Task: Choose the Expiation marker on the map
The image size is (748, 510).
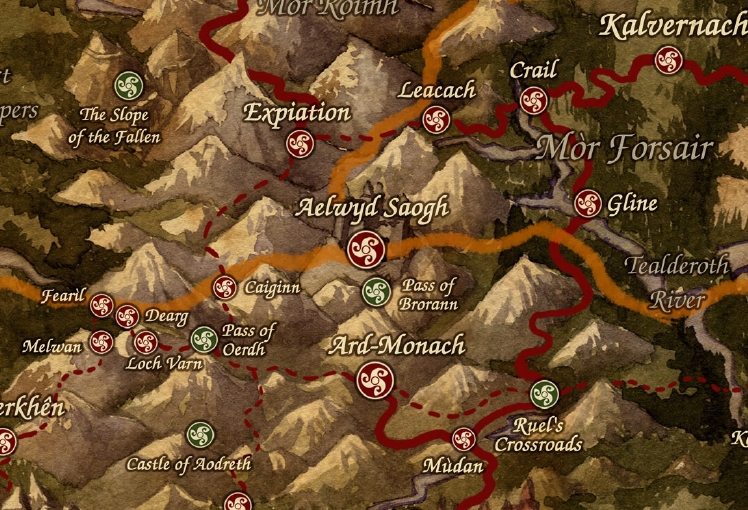Action: (x=299, y=143)
